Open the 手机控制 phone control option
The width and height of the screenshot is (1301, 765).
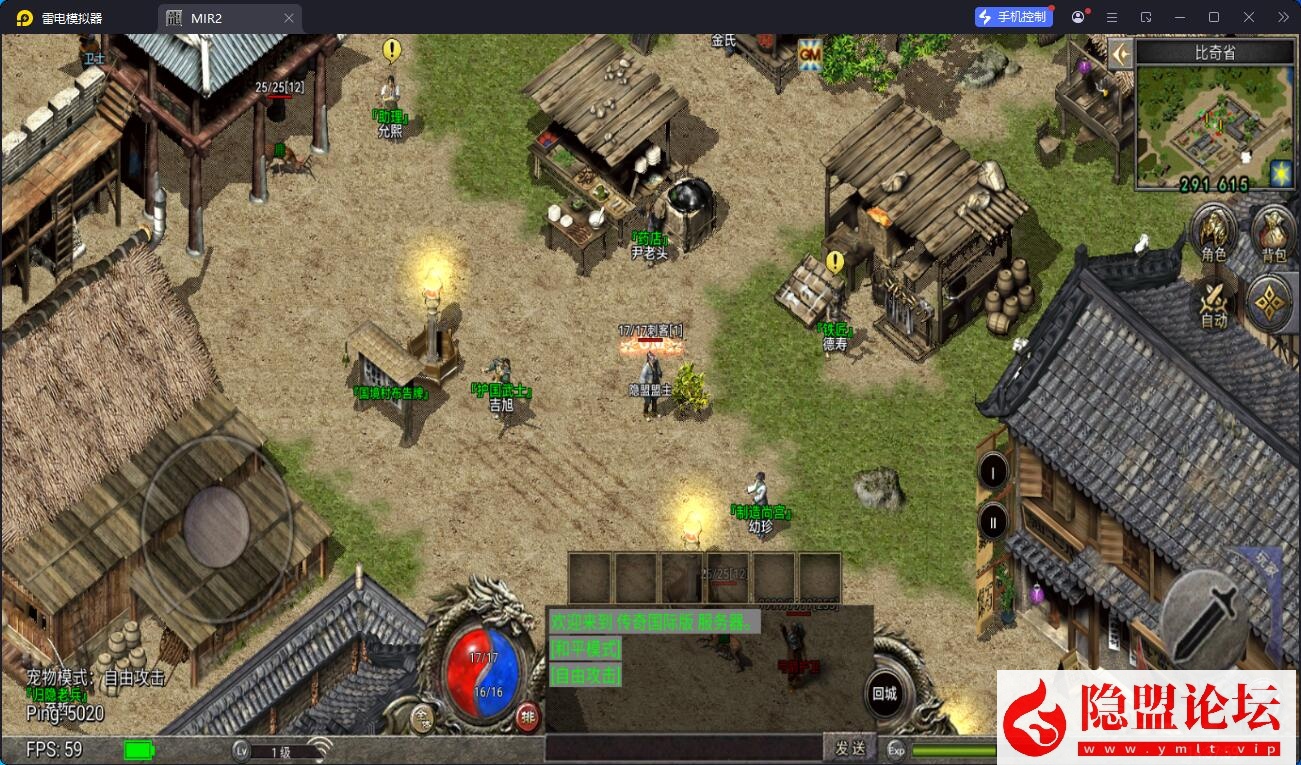pyautogui.click(x=1013, y=17)
